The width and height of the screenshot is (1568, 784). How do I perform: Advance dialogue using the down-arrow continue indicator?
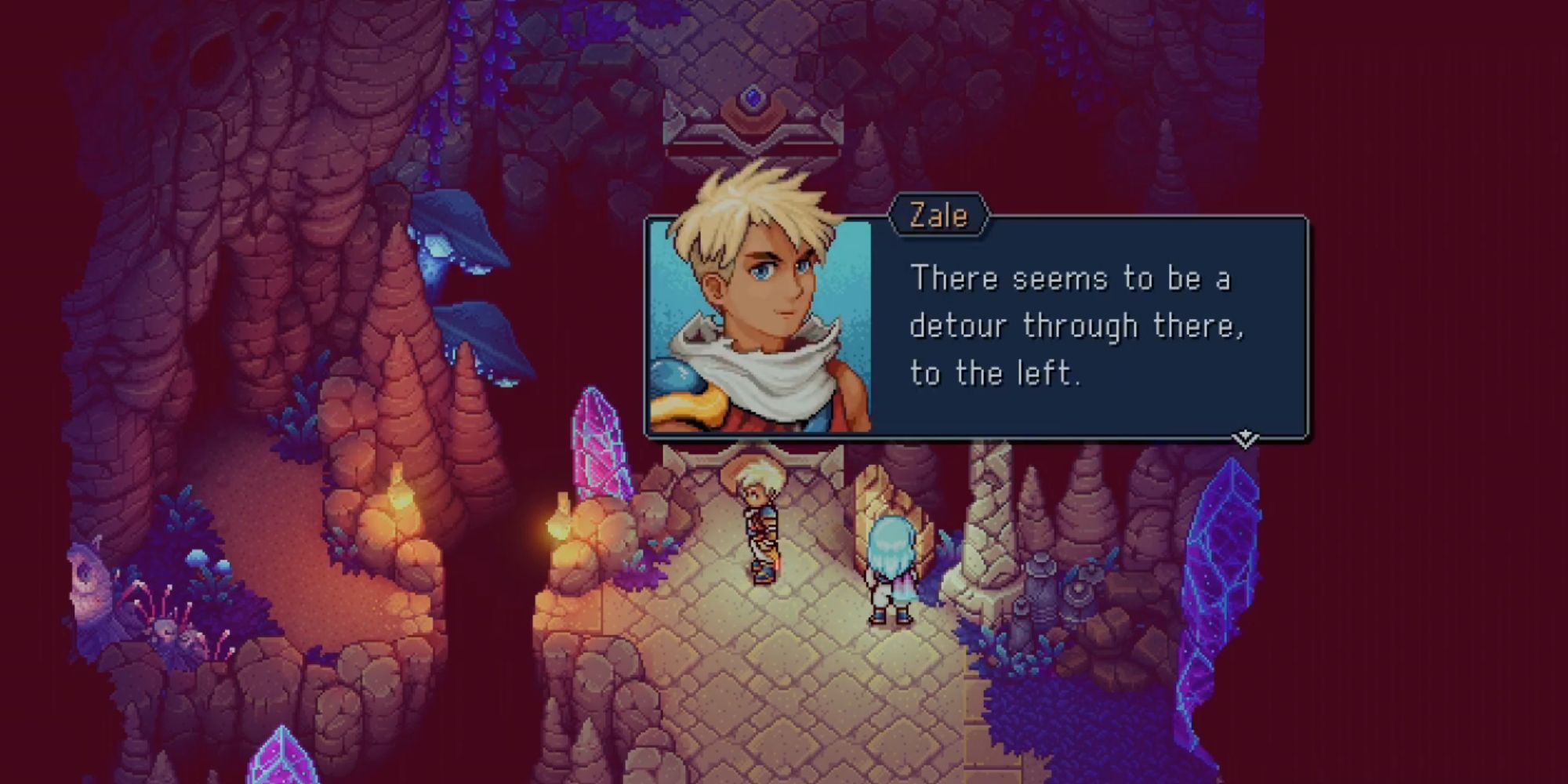tap(1245, 438)
